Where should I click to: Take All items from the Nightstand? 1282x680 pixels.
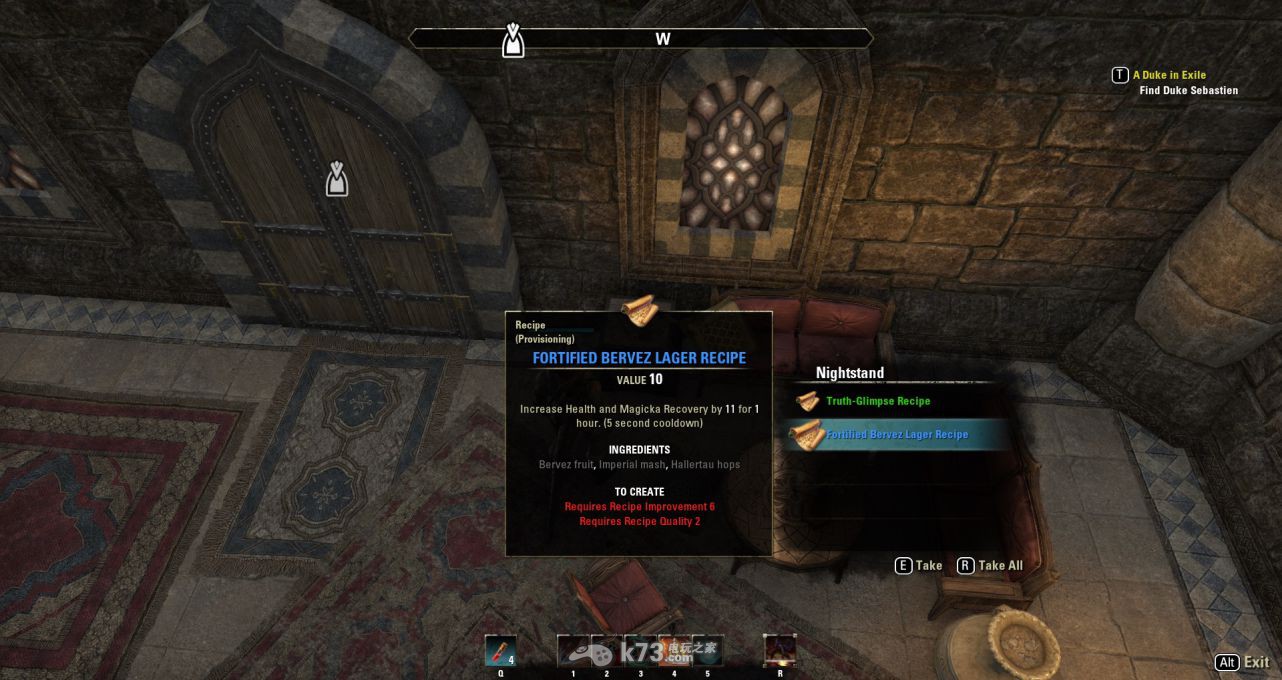tap(990, 566)
